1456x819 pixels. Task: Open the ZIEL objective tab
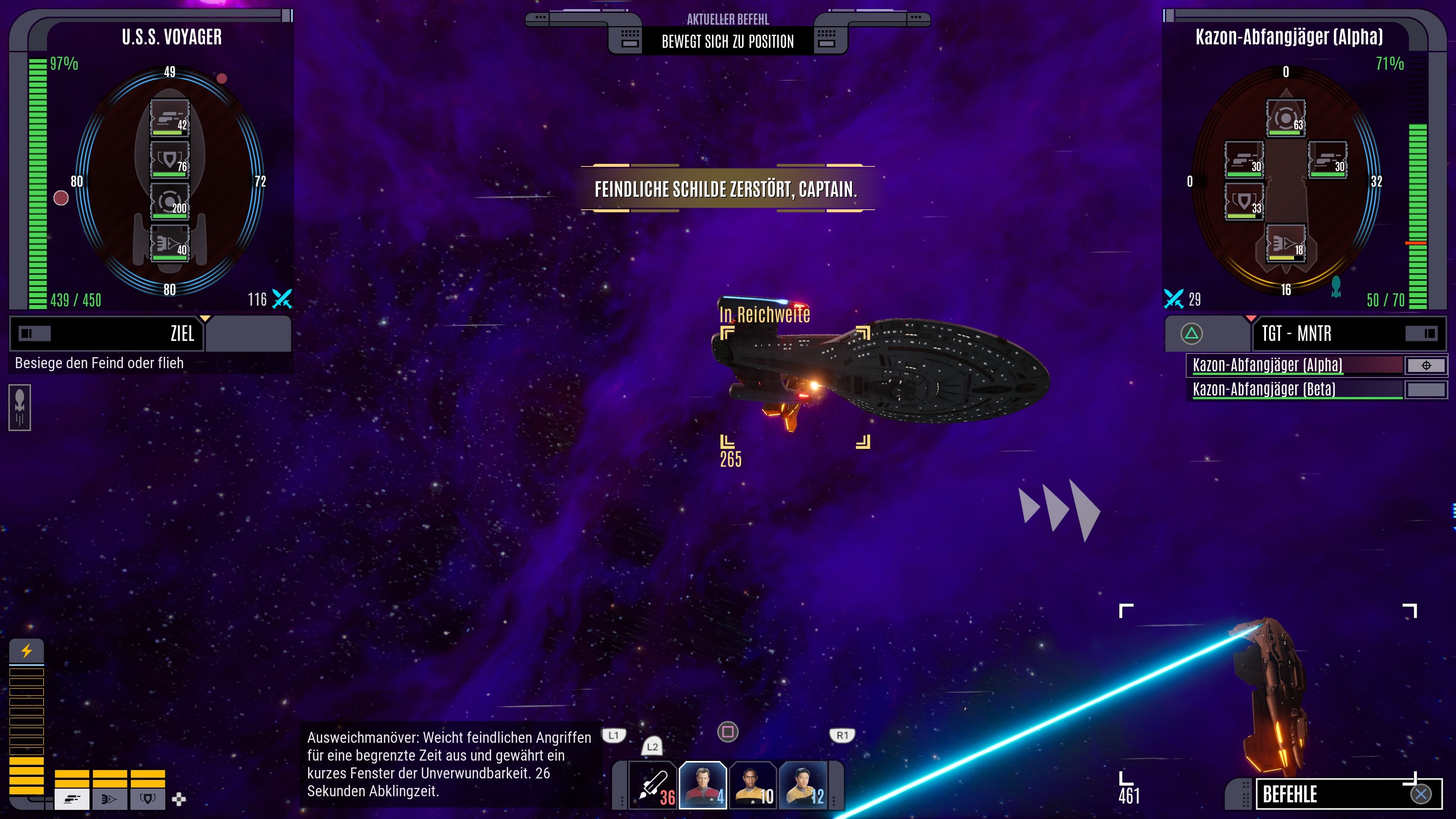pos(107,334)
